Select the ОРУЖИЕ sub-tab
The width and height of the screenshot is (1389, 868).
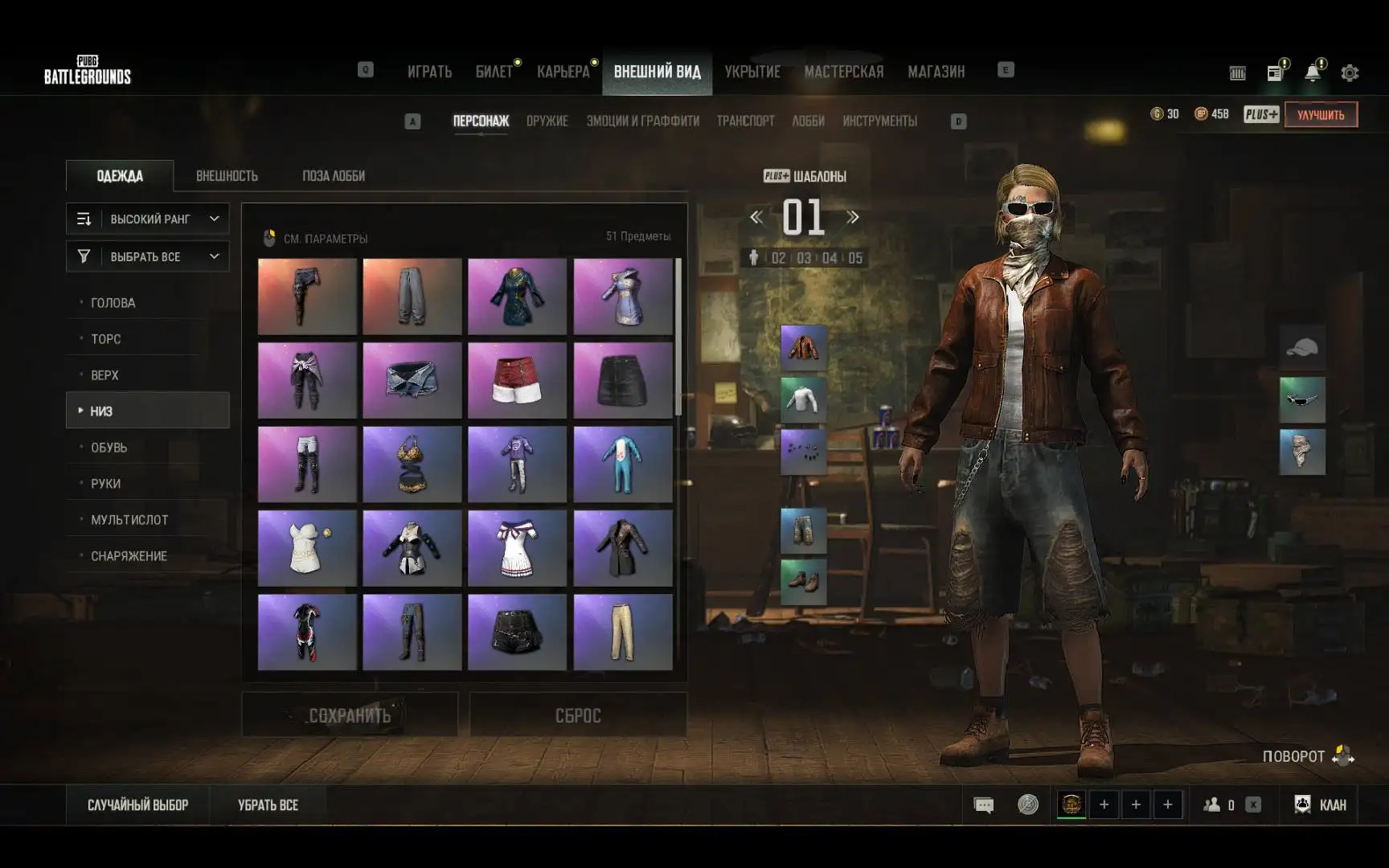[547, 121]
